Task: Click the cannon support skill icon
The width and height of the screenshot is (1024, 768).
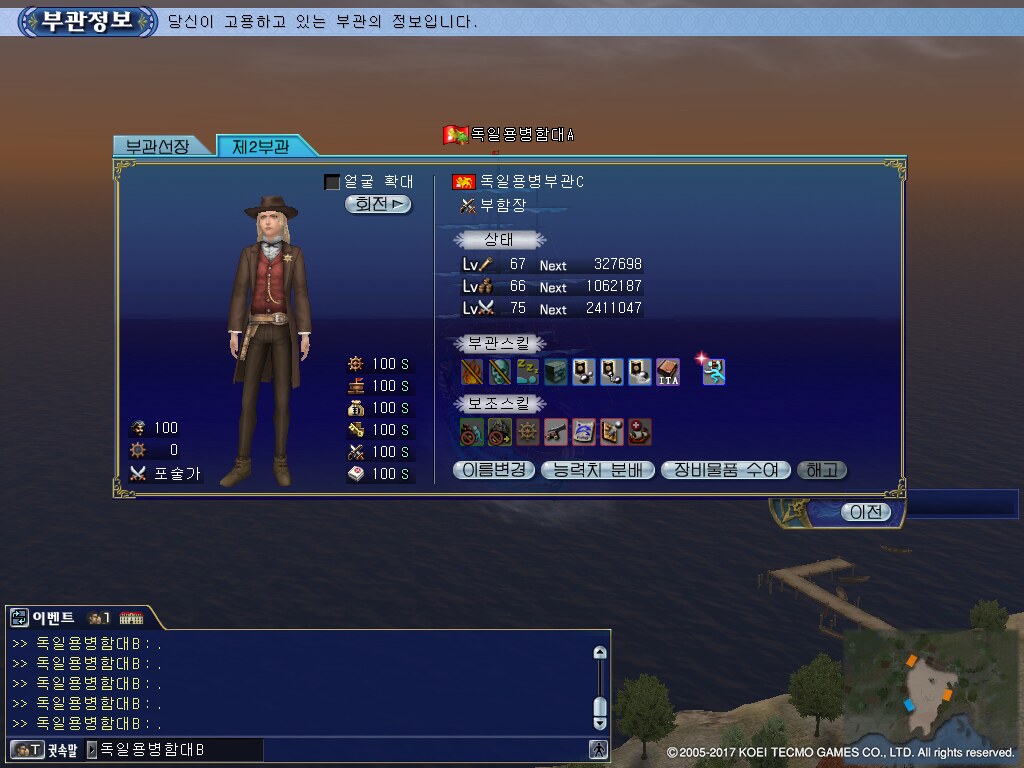Action: (x=556, y=432)
